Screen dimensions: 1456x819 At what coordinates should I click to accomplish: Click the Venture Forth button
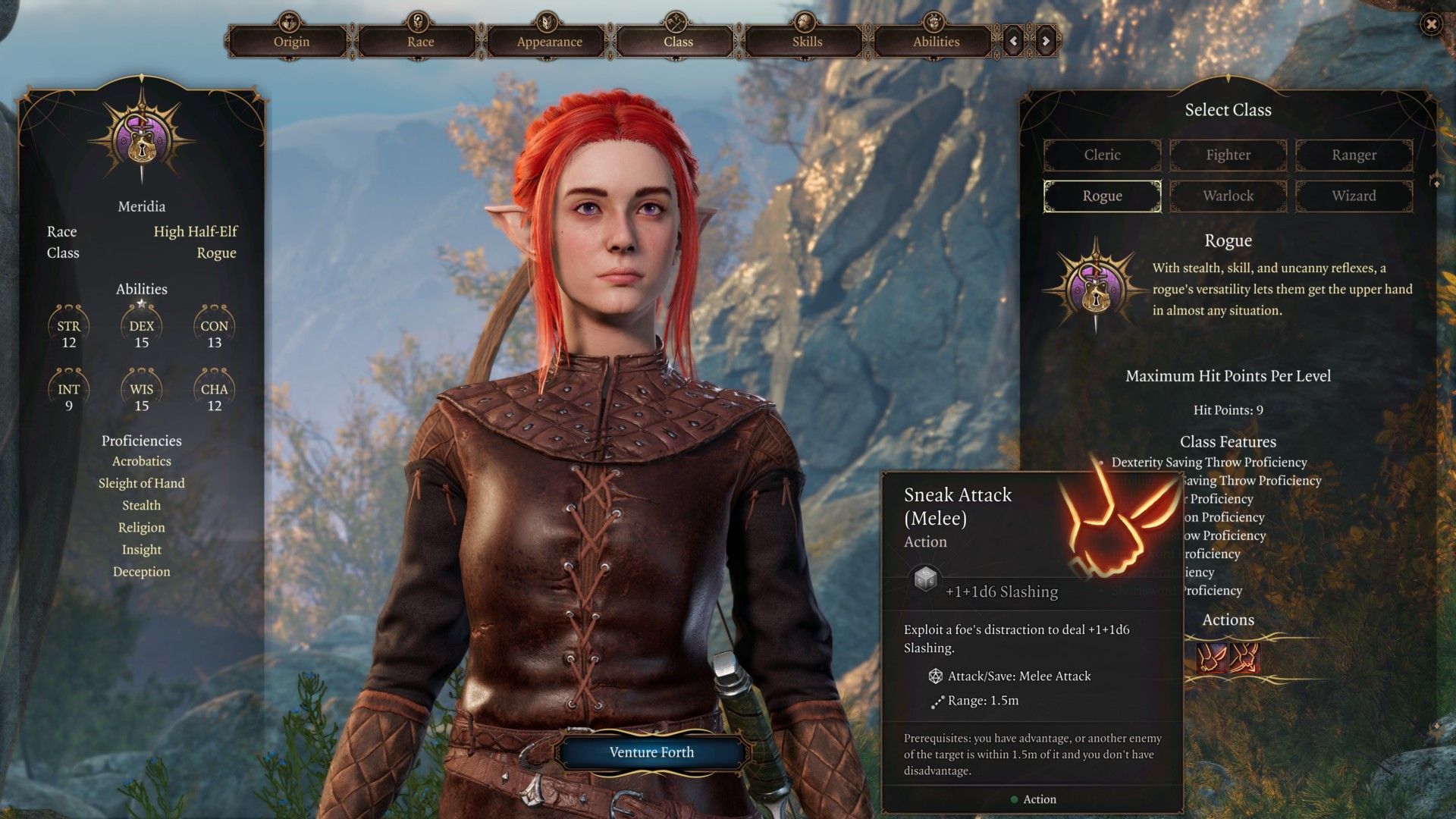click(x=651, y=752)
